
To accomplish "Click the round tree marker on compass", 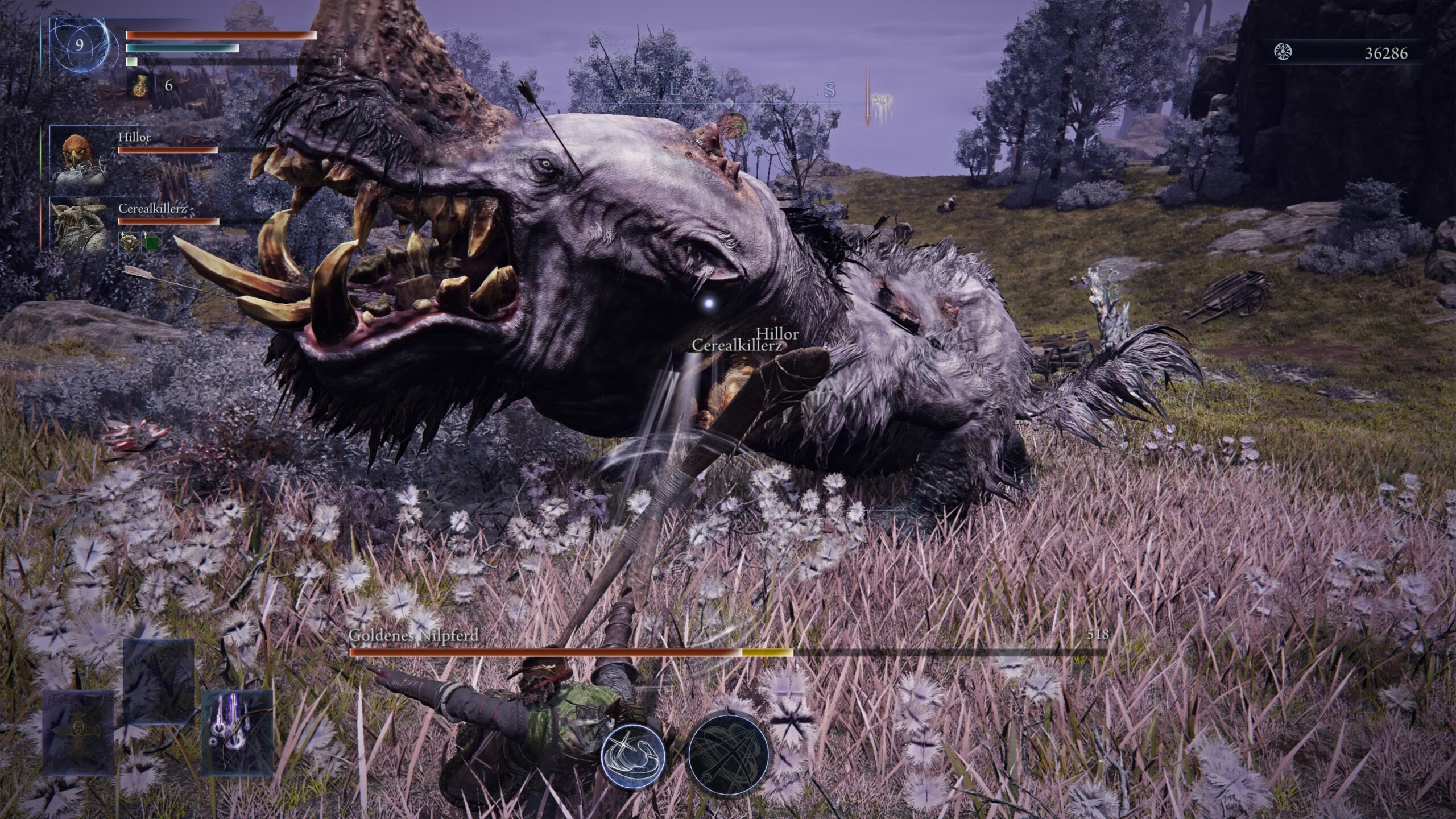I will click(x=732, y=125).
